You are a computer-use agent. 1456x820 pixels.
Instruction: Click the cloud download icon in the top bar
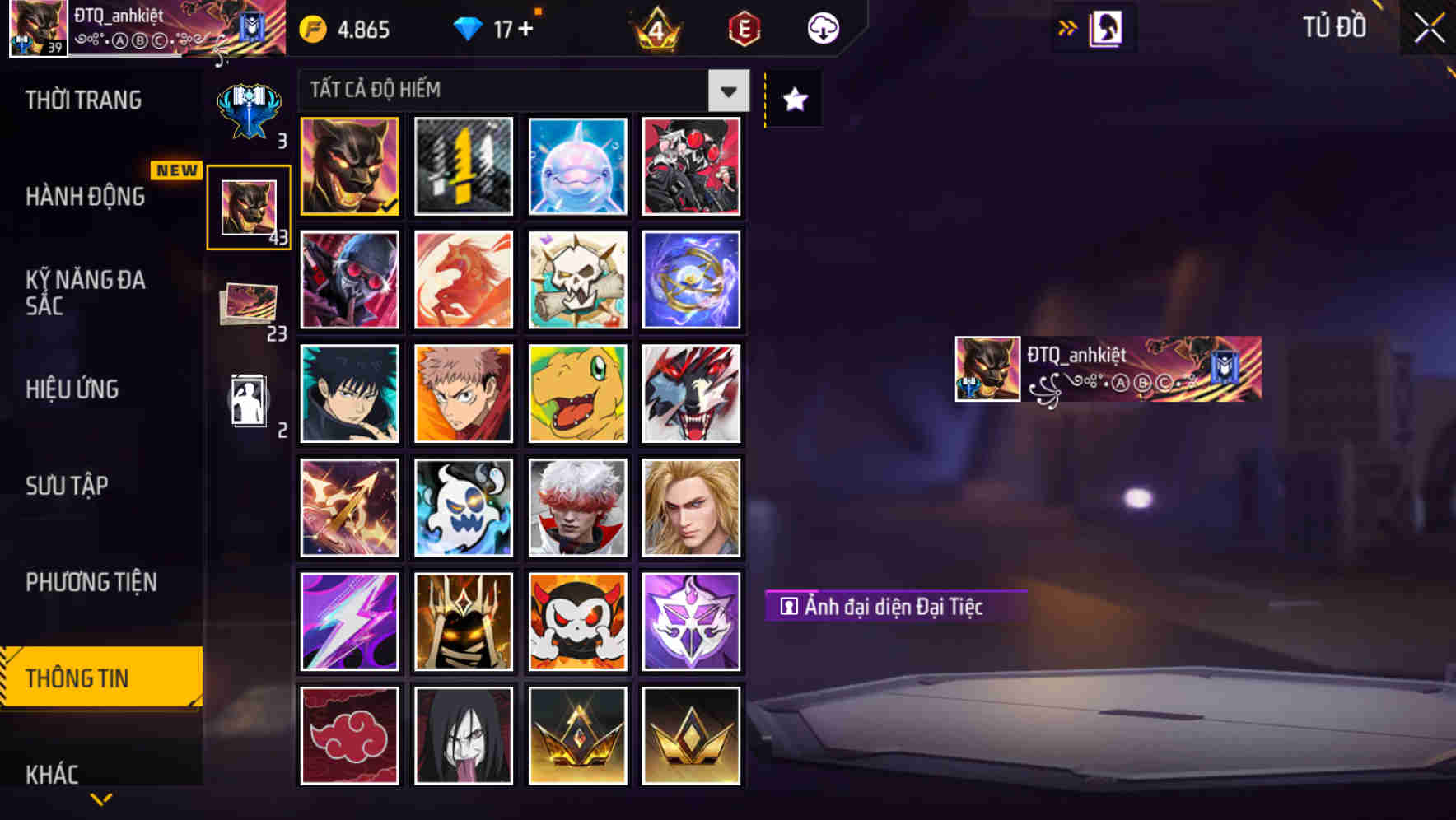tap(822, 27)
